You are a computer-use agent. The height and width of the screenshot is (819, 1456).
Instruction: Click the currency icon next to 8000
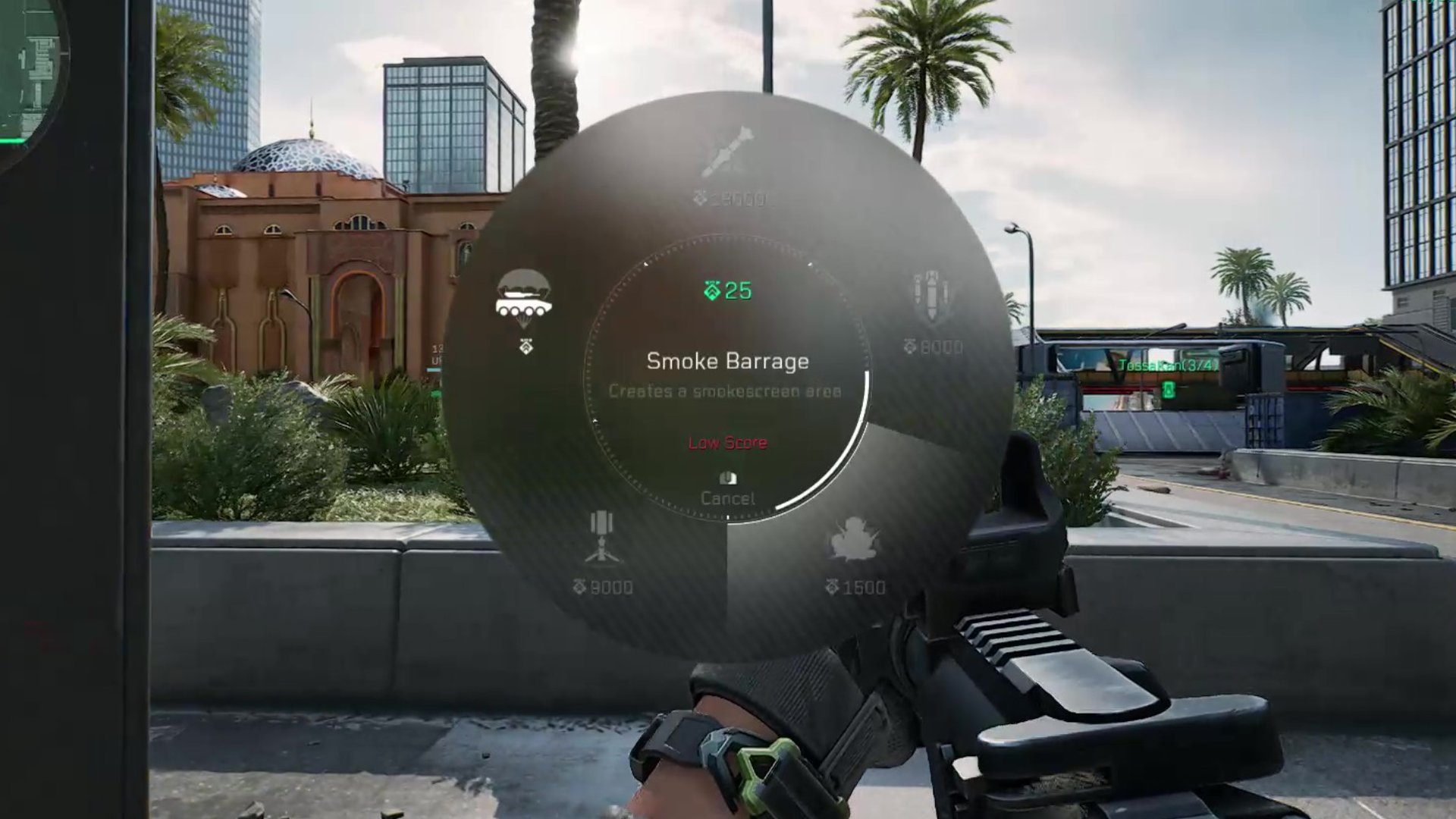(x=912, y=345)
